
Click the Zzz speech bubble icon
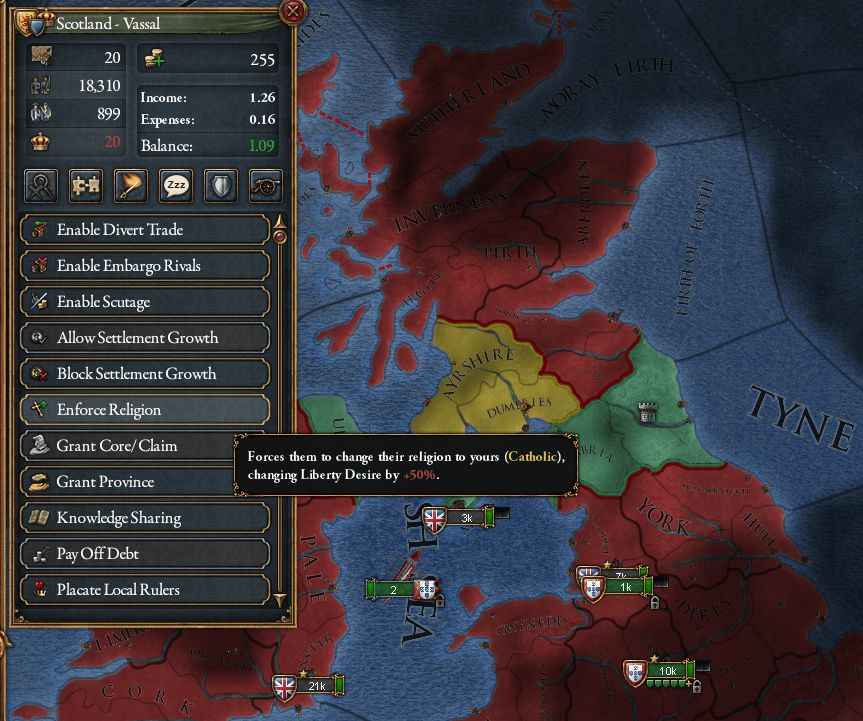pyautogui.click(x=176, y=185)
